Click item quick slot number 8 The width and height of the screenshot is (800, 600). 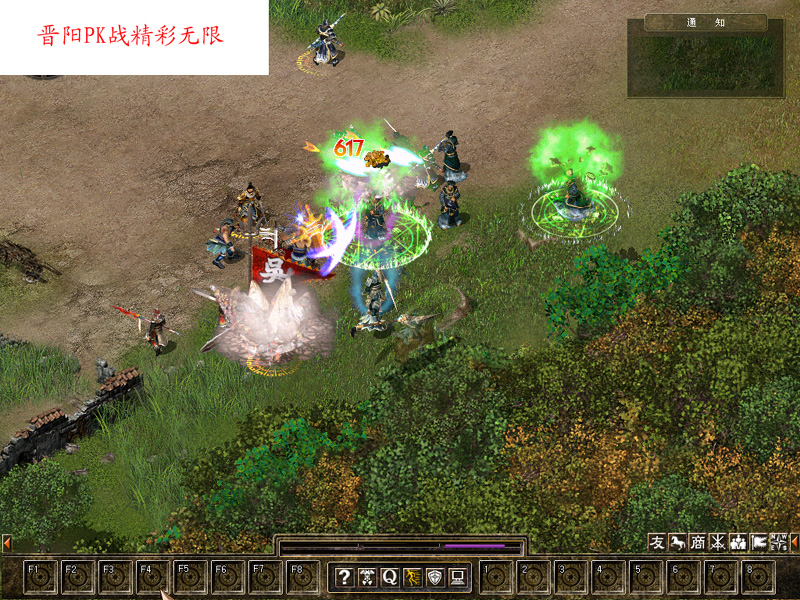(x=759, y=578)
